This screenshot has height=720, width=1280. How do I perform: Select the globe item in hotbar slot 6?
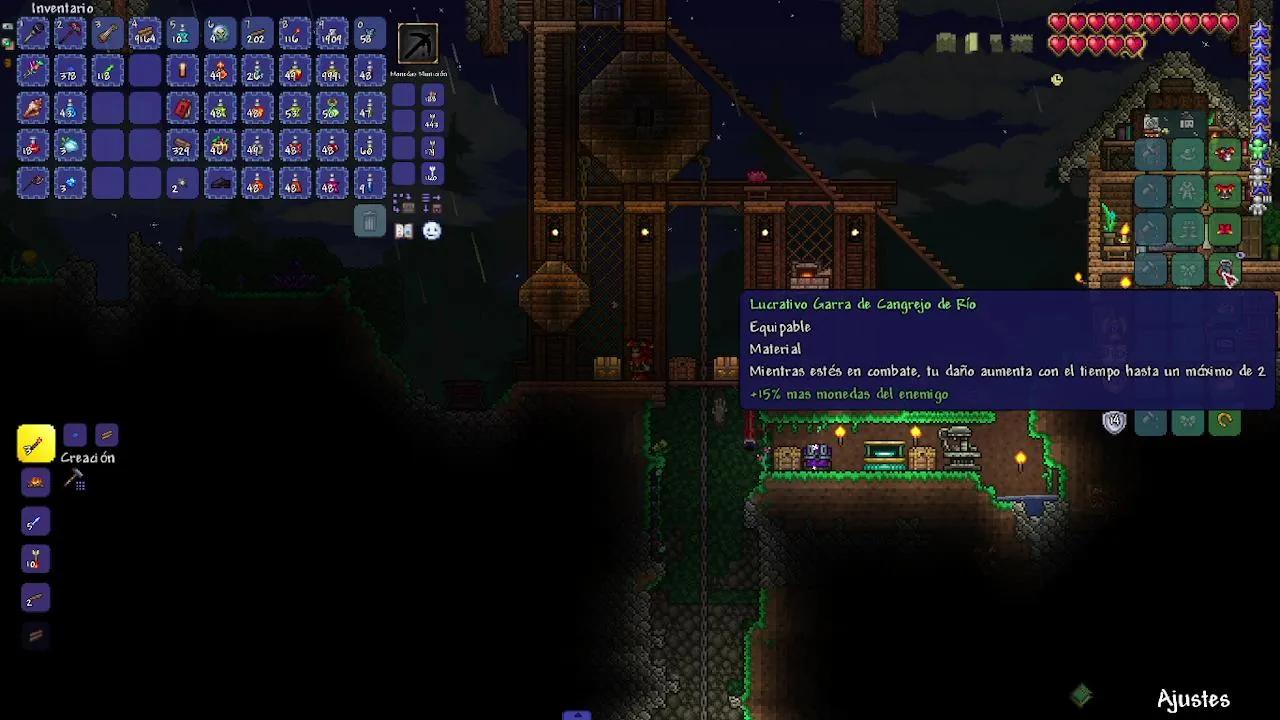tap(219, 35)
